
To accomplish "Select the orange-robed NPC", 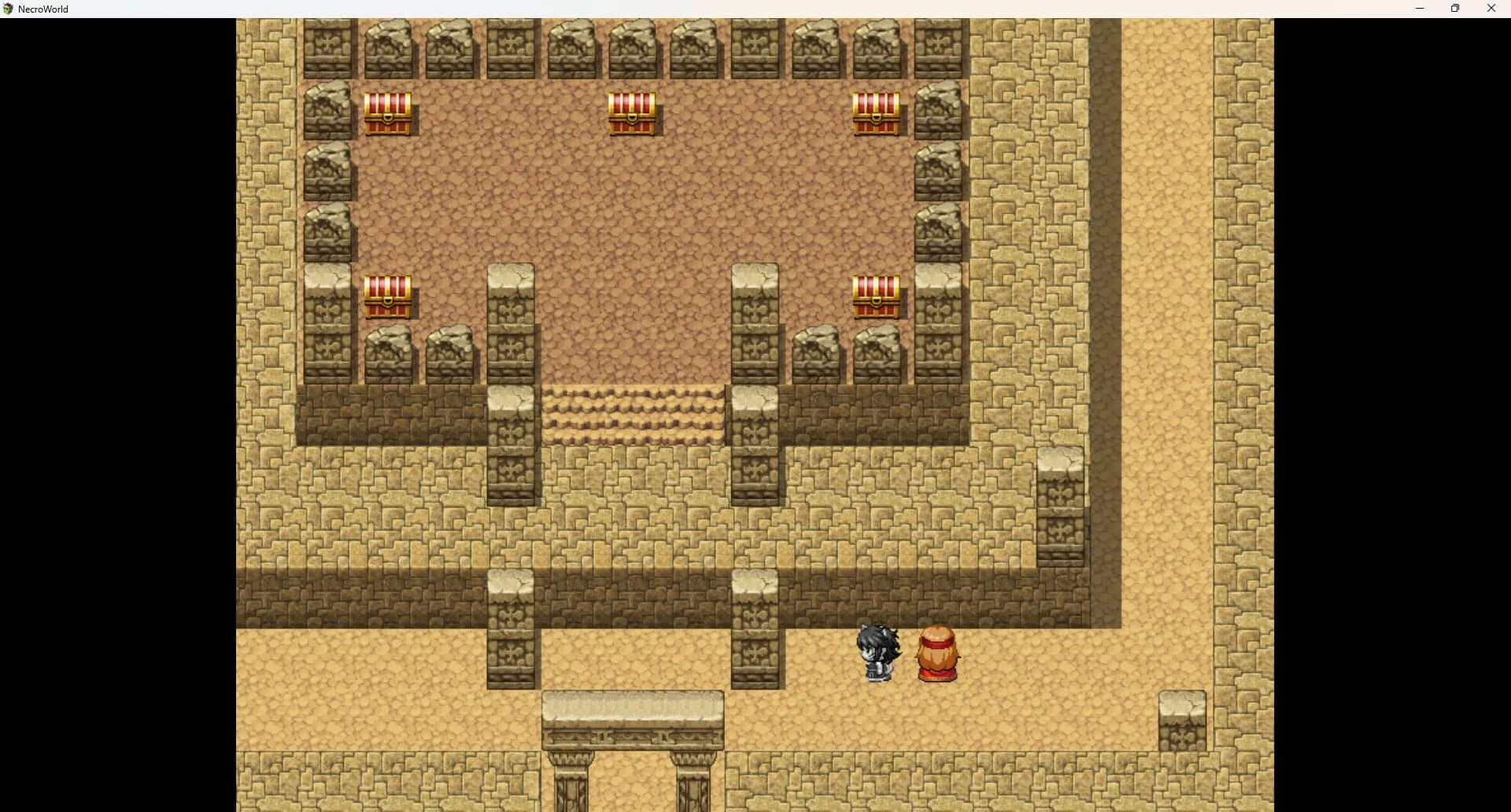I will tap(937, 651).
